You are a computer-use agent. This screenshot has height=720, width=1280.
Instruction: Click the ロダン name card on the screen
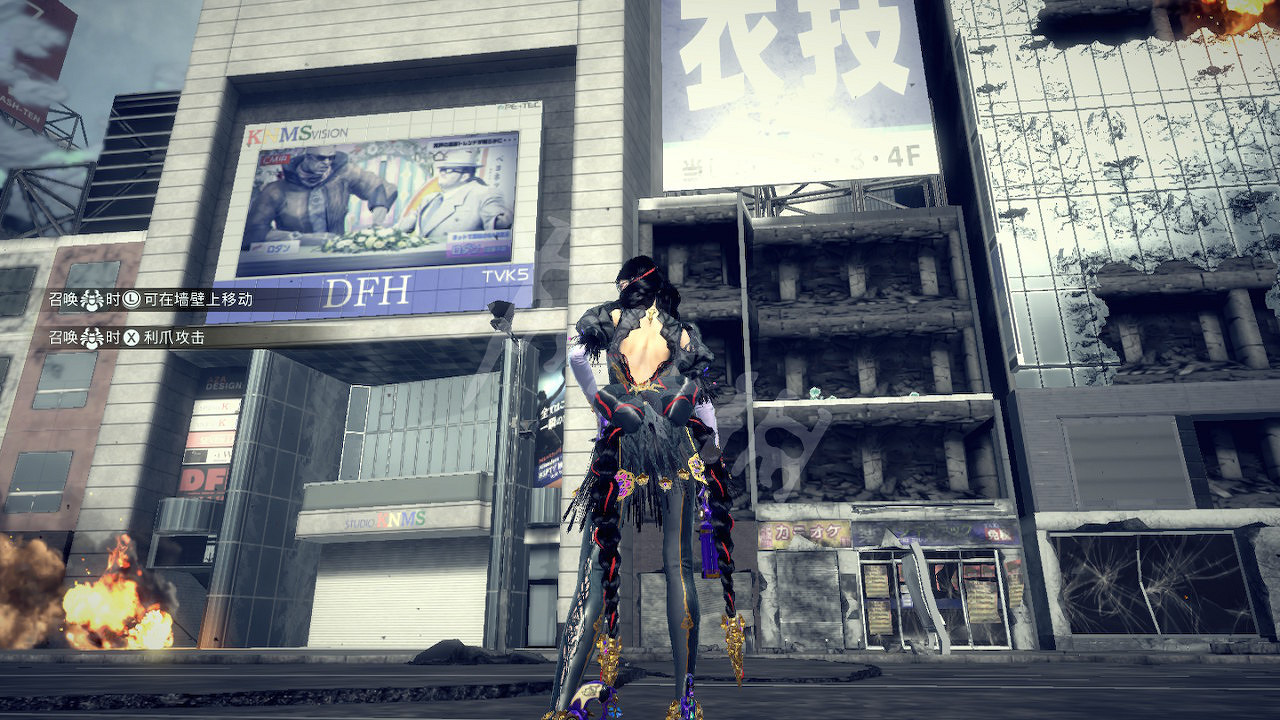pos(279,248)
